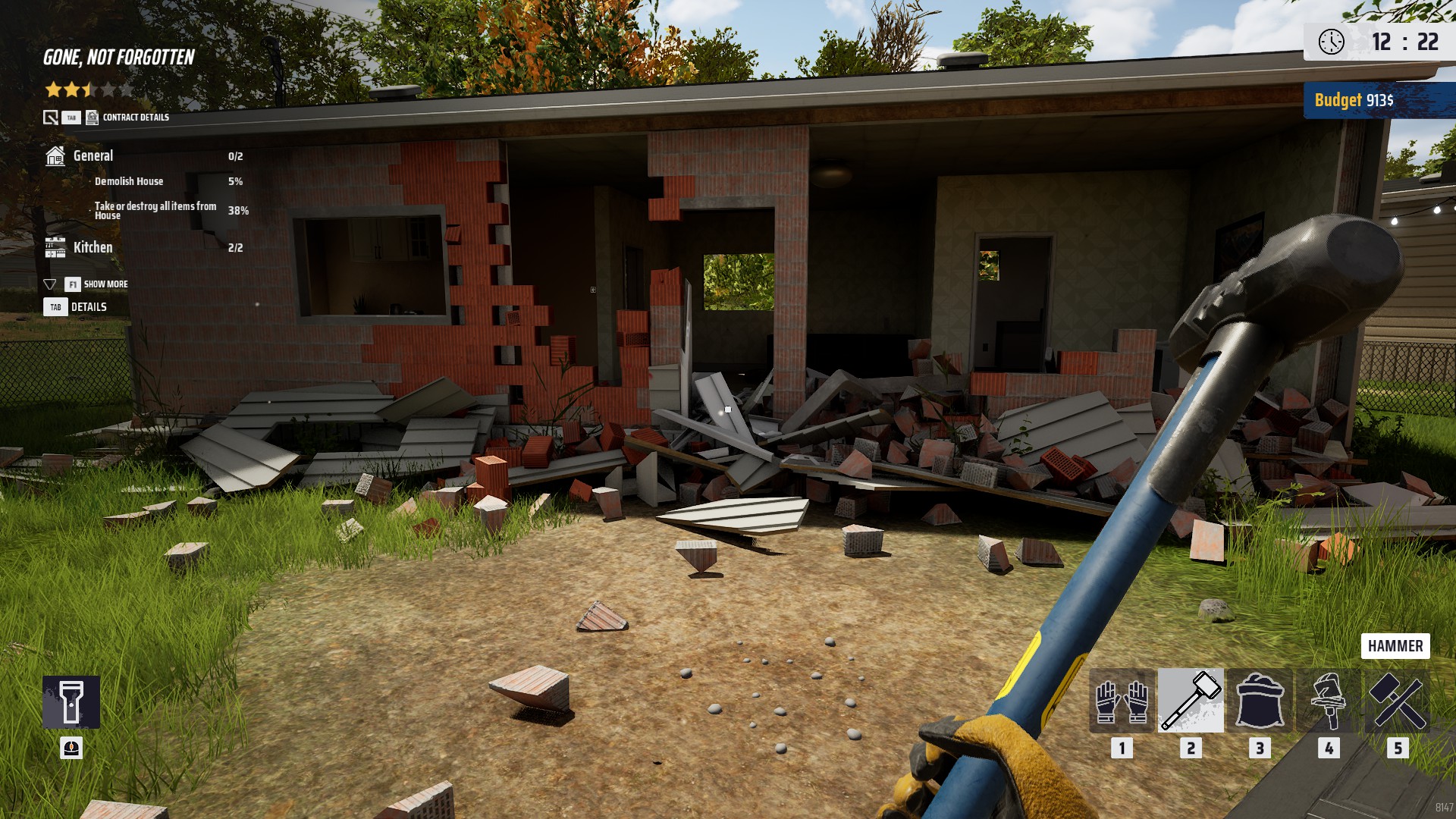Click the Demolish House objective
This screenshot has height=819, width=1456.
[129, 182]
